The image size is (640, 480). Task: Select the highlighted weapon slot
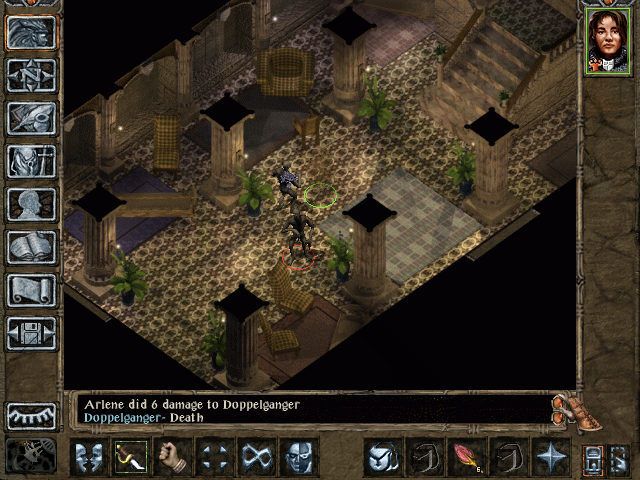(131, 458)
